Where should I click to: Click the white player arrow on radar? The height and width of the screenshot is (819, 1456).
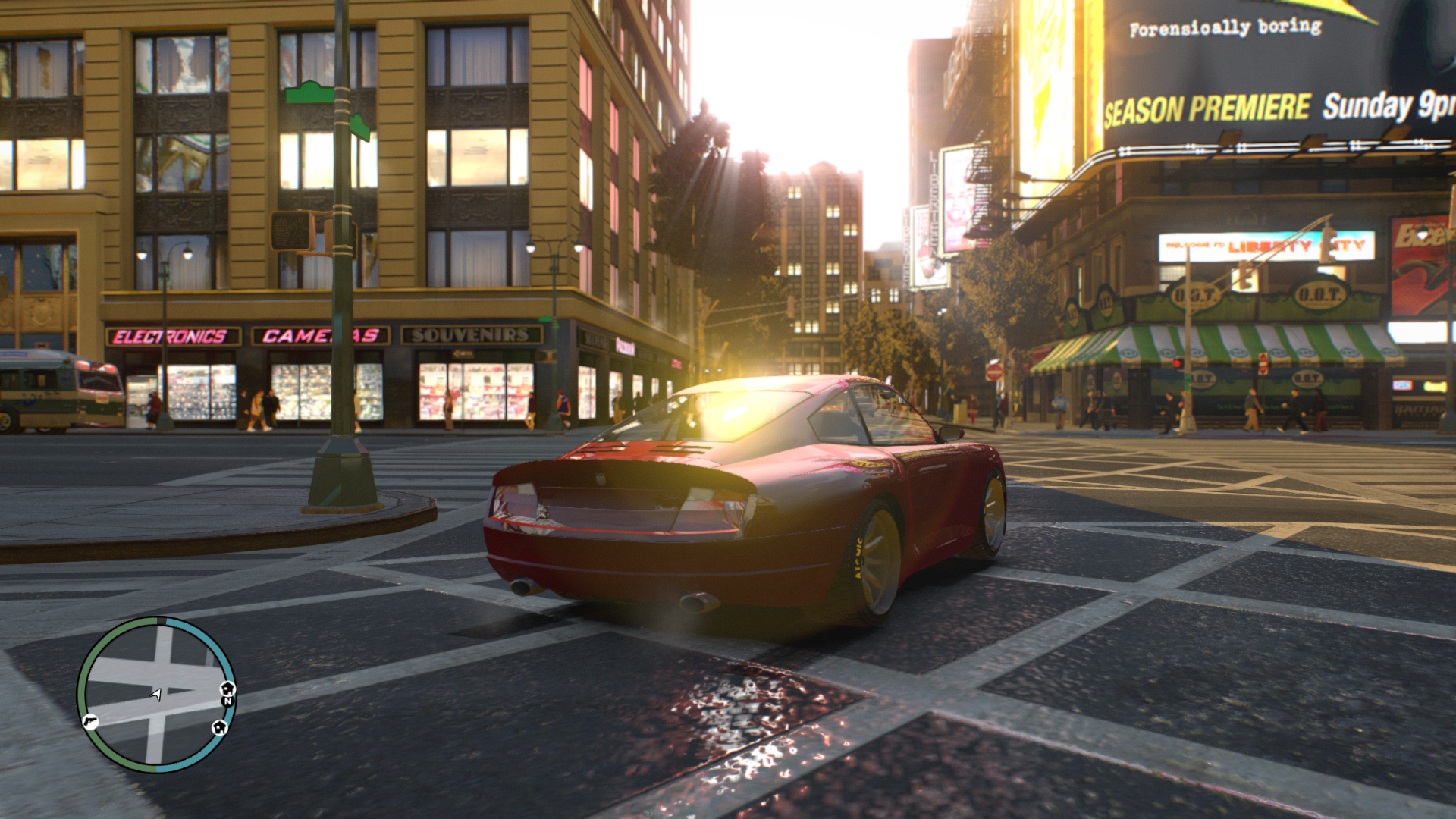(x=156, y=694)
